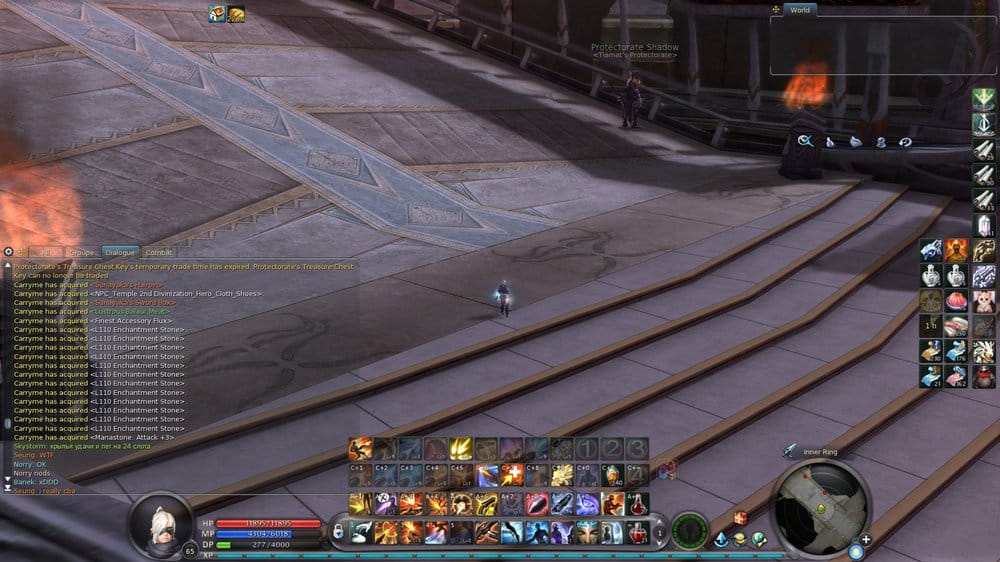Click the Protectorate Shadow target label

coord(634,47)
